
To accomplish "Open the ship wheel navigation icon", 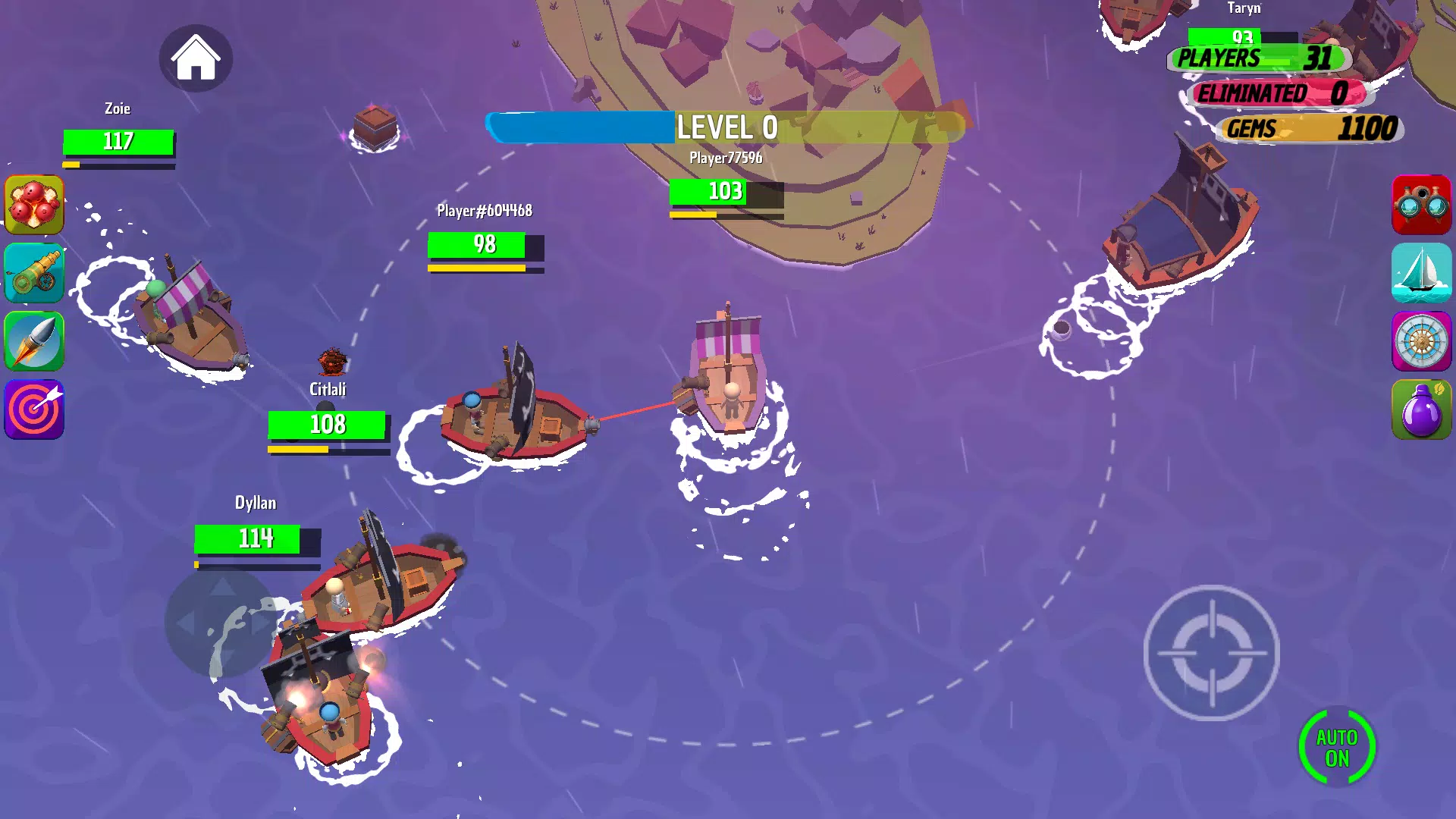I will [1422, 342].
